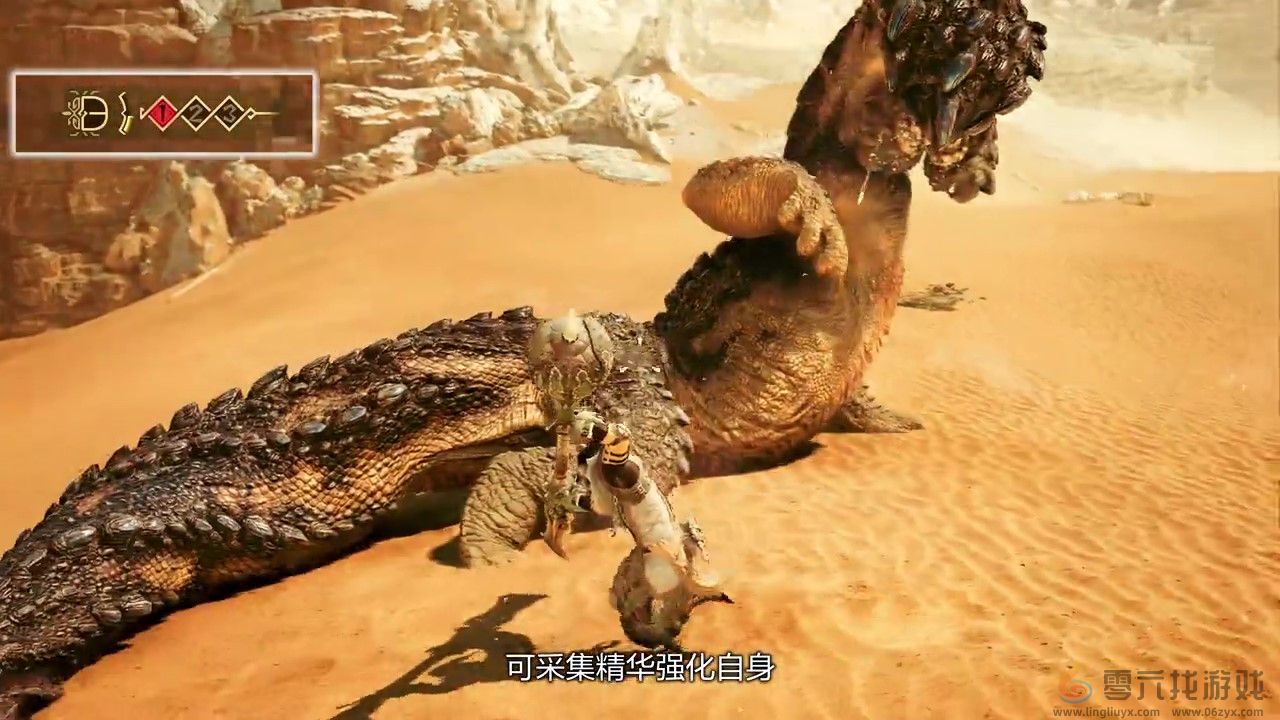Click the essence slot numbered 3
The image size is (1280, 720).
tap(230, 112)
